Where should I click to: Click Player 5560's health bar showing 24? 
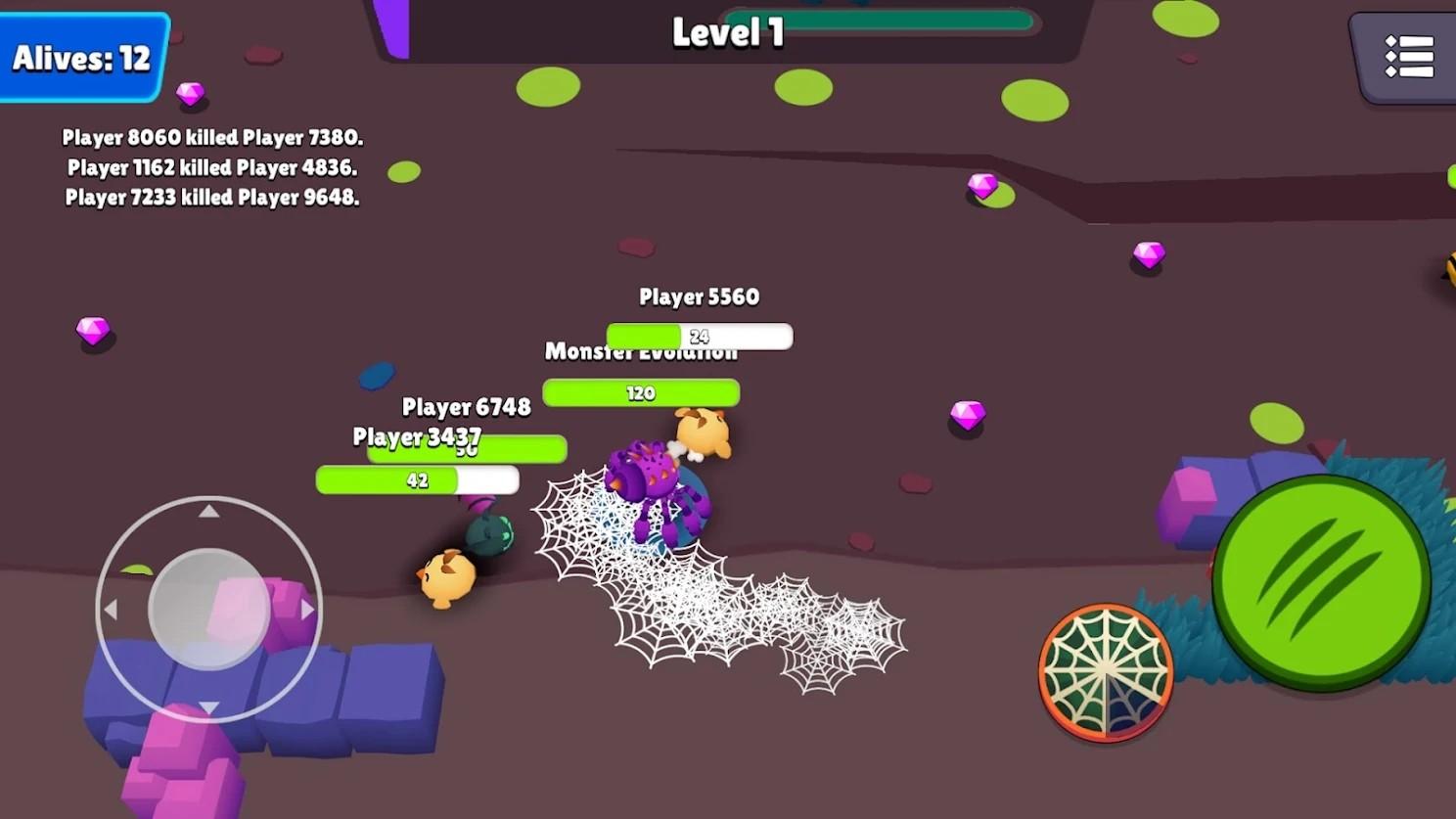click(698, 336)
